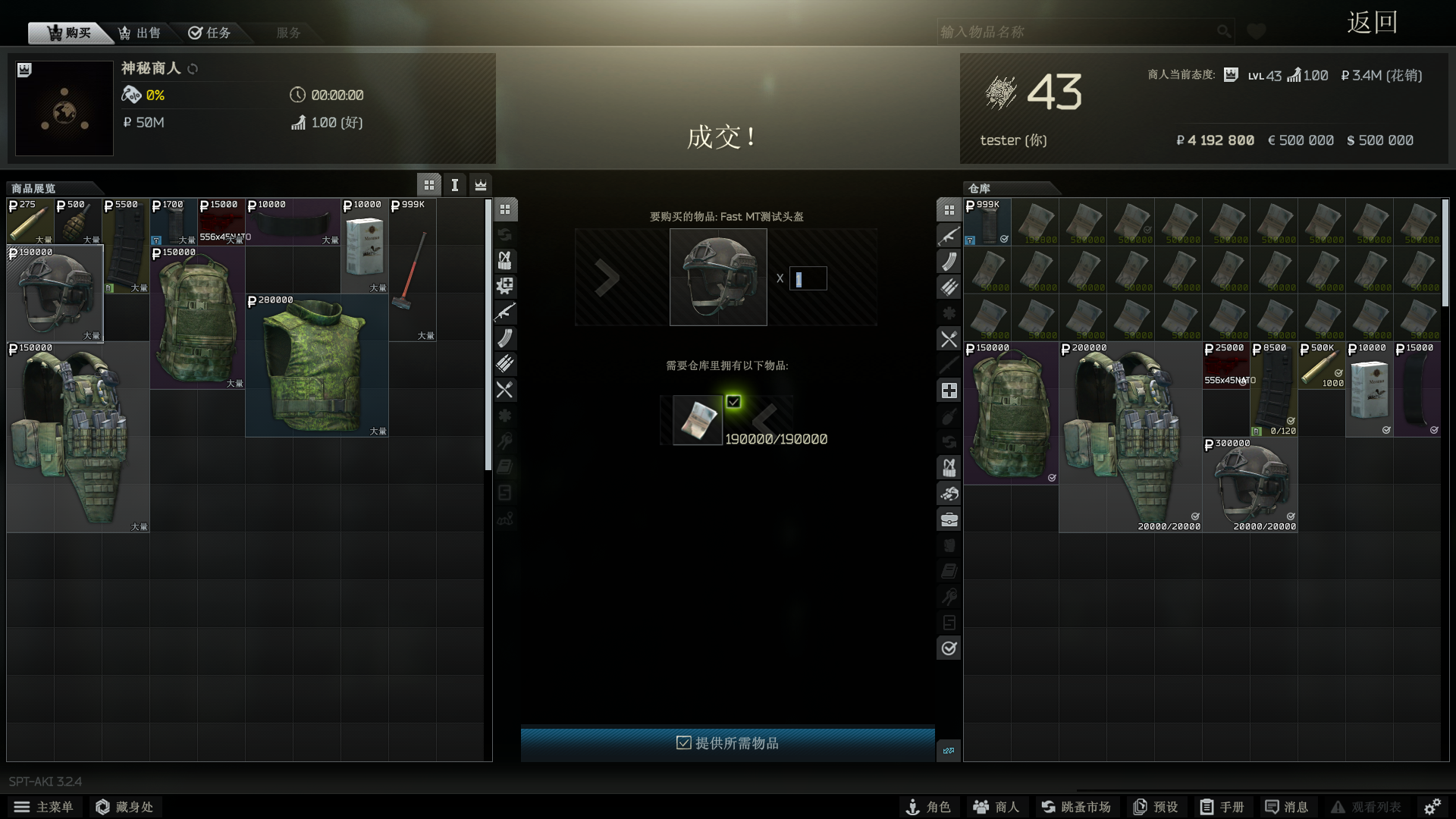Open 主菜单 main menu
Image resolution: width=1456 pixels, height=819 pixels.
click(x=44, y=807)
